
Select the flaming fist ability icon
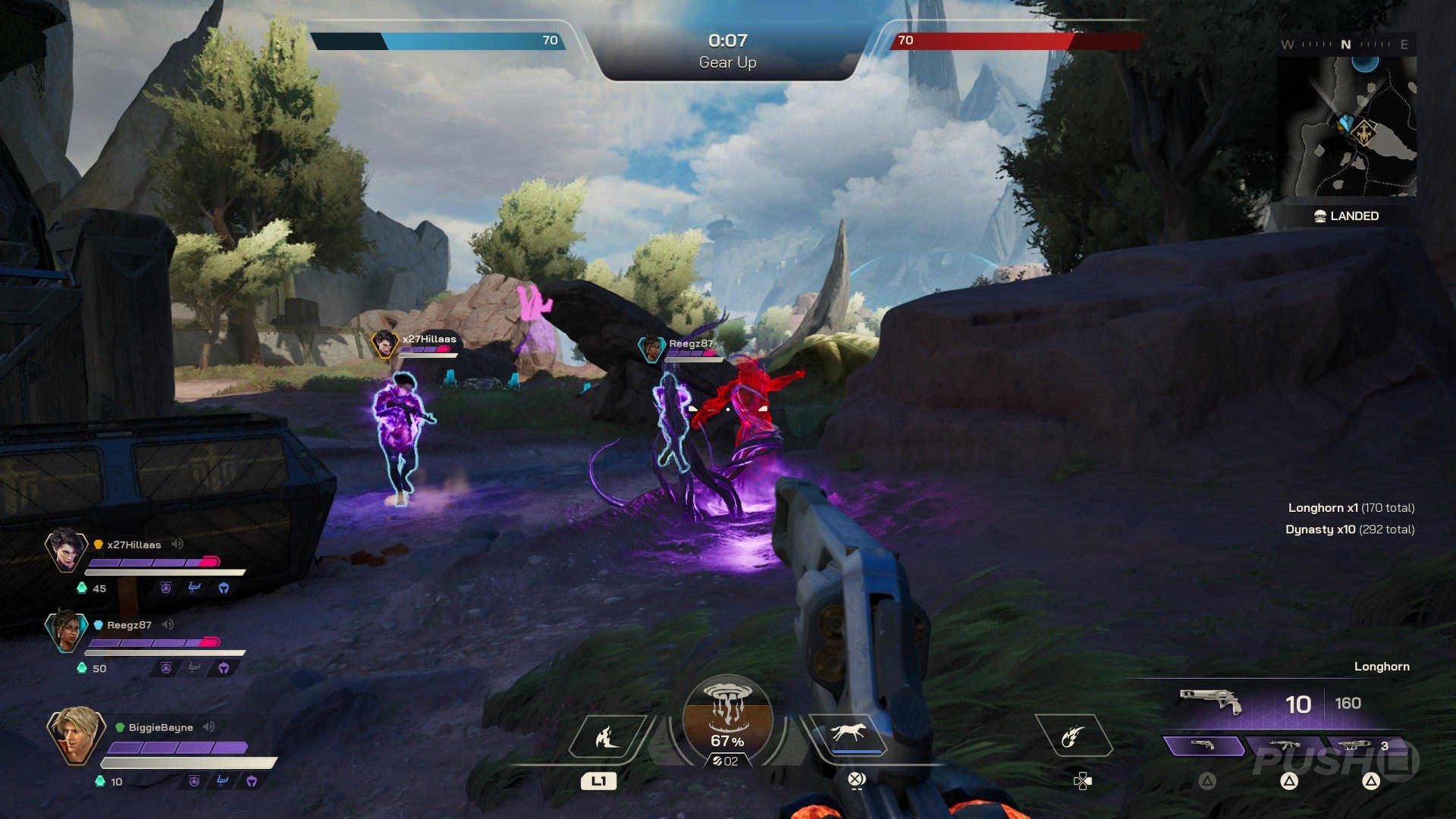click(x=1072, y=736)
